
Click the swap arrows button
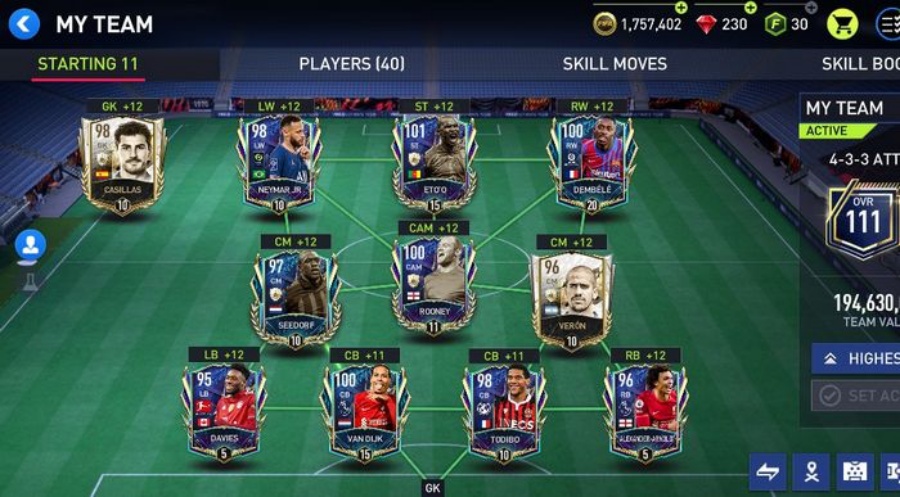[767, 472]
